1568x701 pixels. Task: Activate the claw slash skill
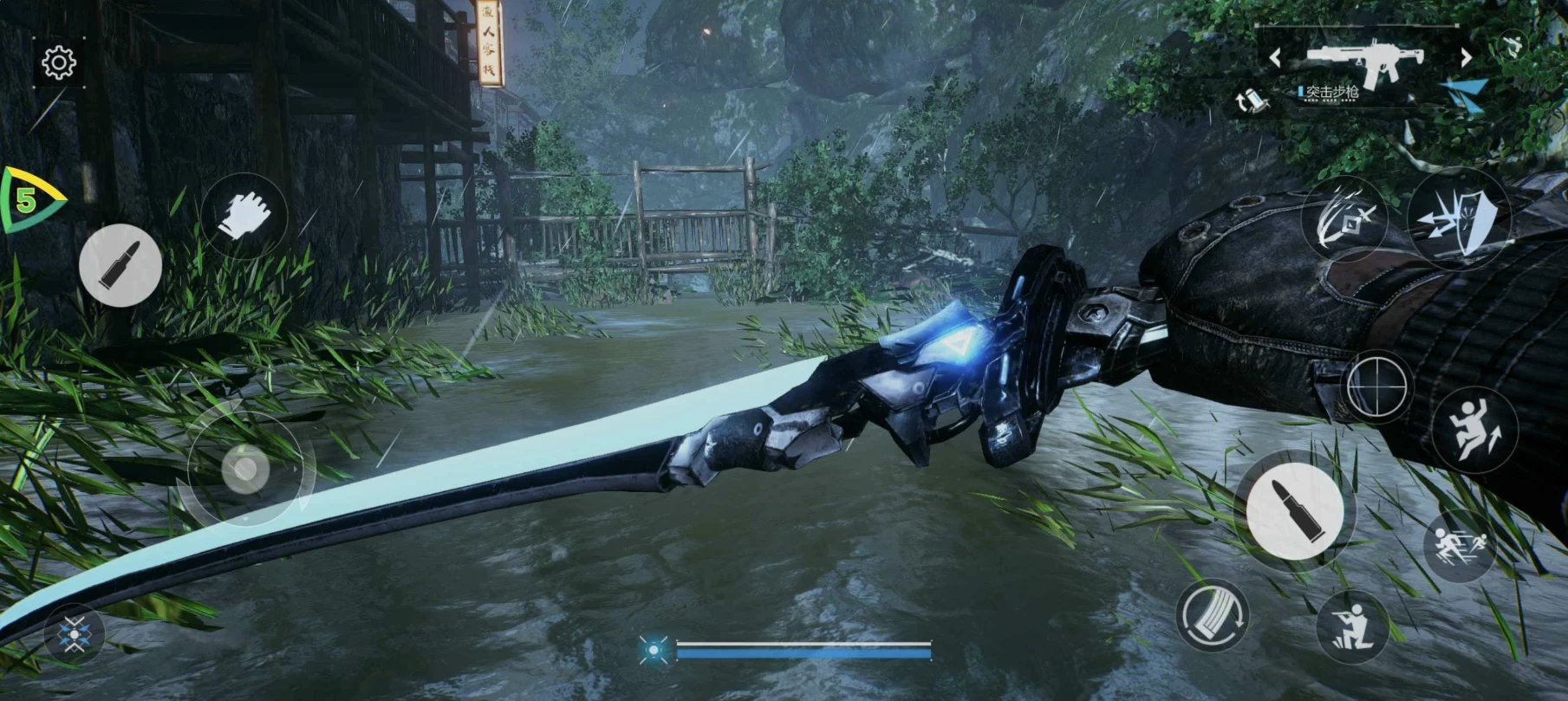click(x=1344, y=219)
